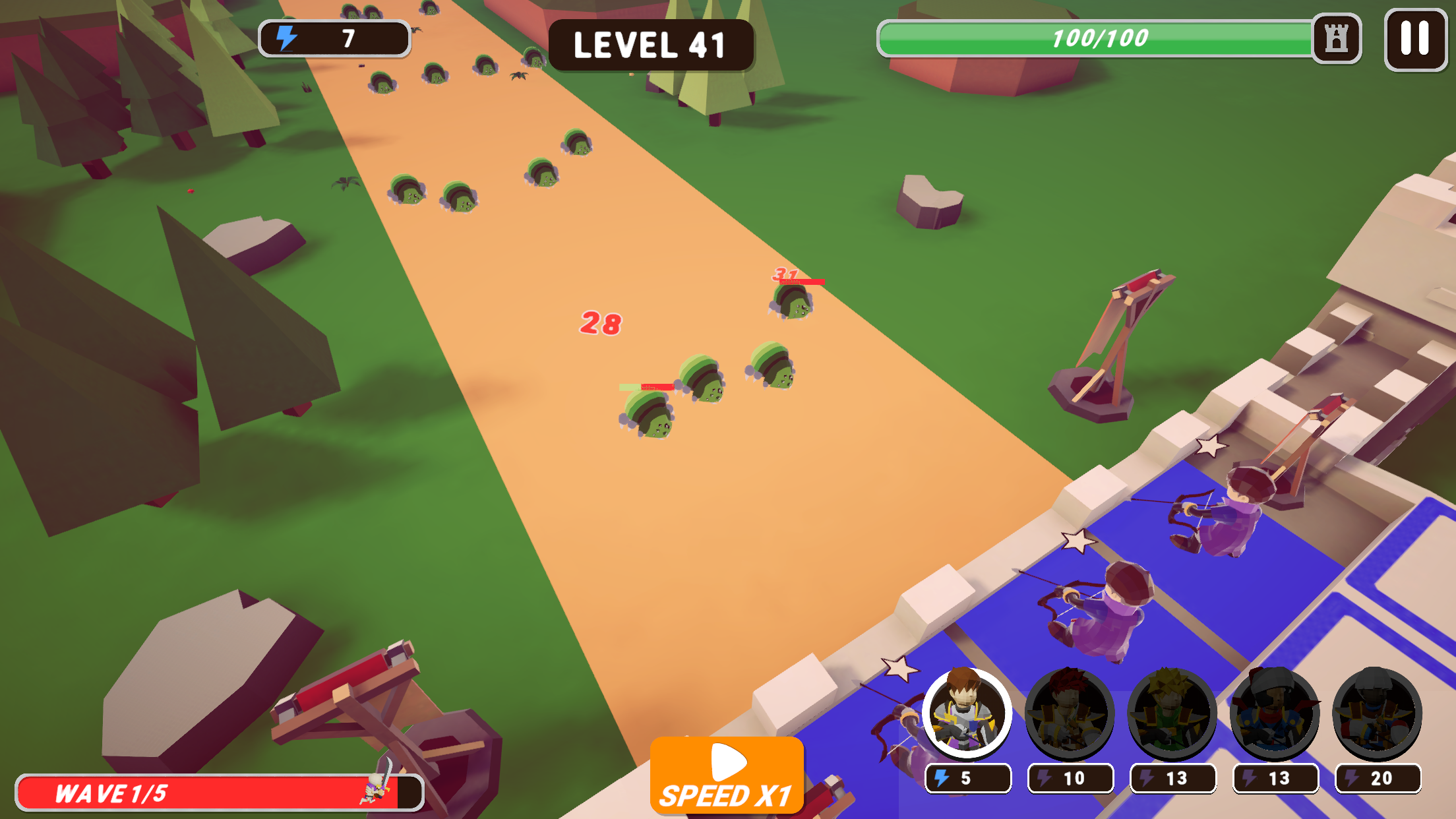Click the castle tower icon
This screenshot has height=819, width=1456.
1336,39
